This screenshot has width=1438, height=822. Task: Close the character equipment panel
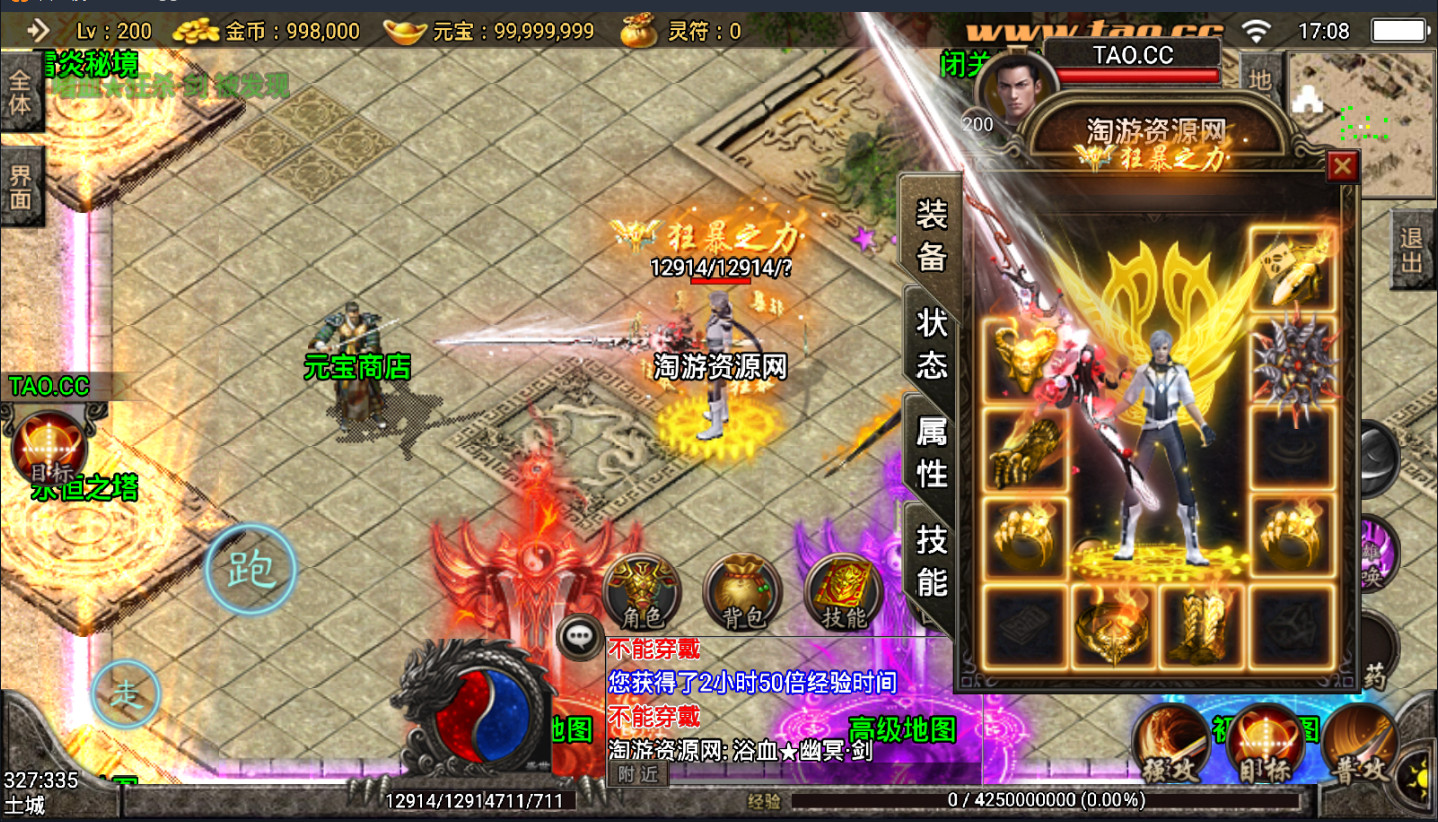coord(1342,166)
